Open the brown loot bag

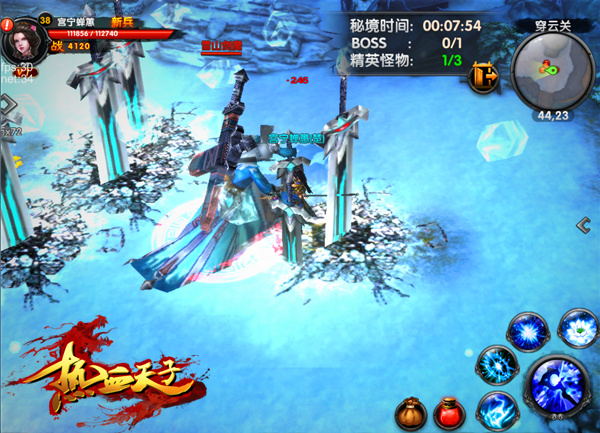tap(410, 411)
